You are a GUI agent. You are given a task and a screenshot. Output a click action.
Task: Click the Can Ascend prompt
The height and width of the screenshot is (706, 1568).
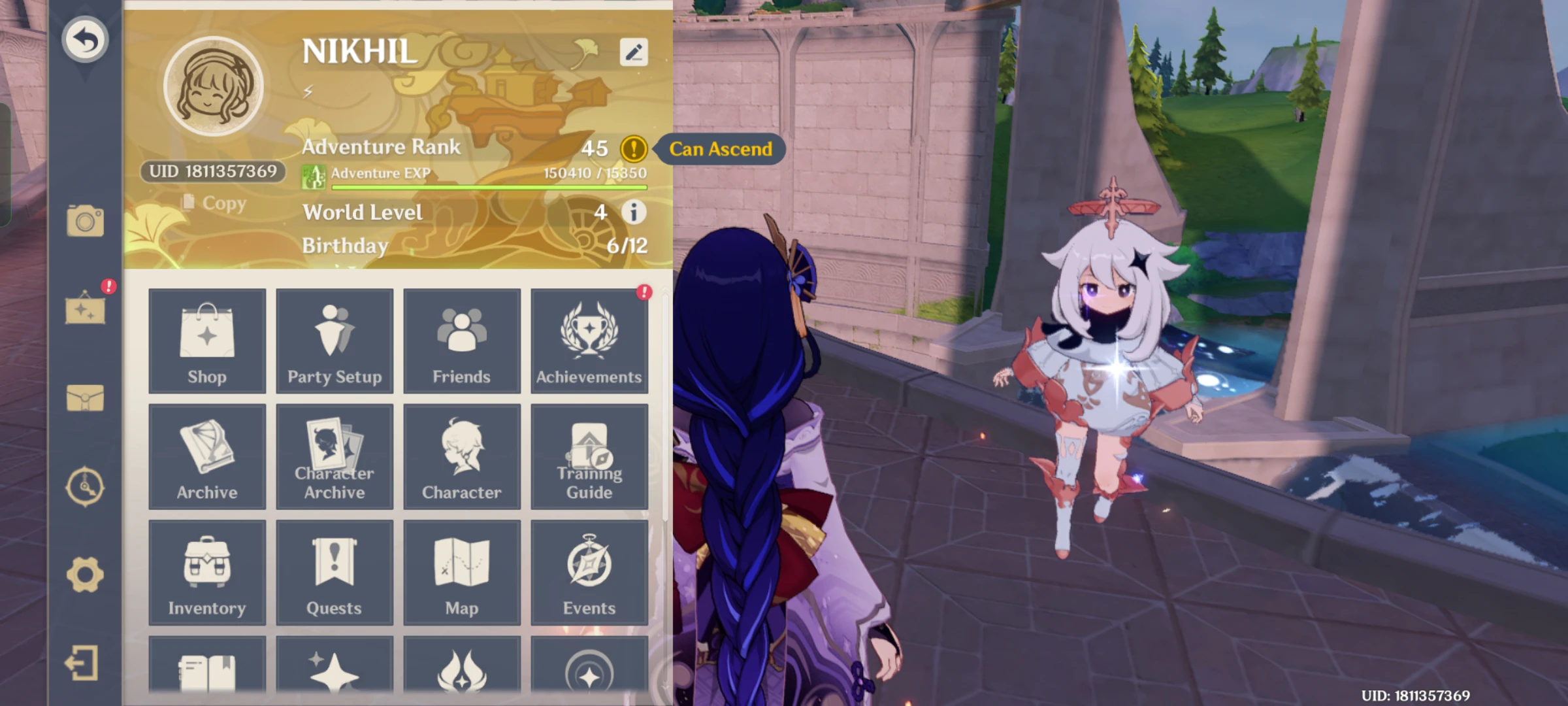click(x=721, y=149)
